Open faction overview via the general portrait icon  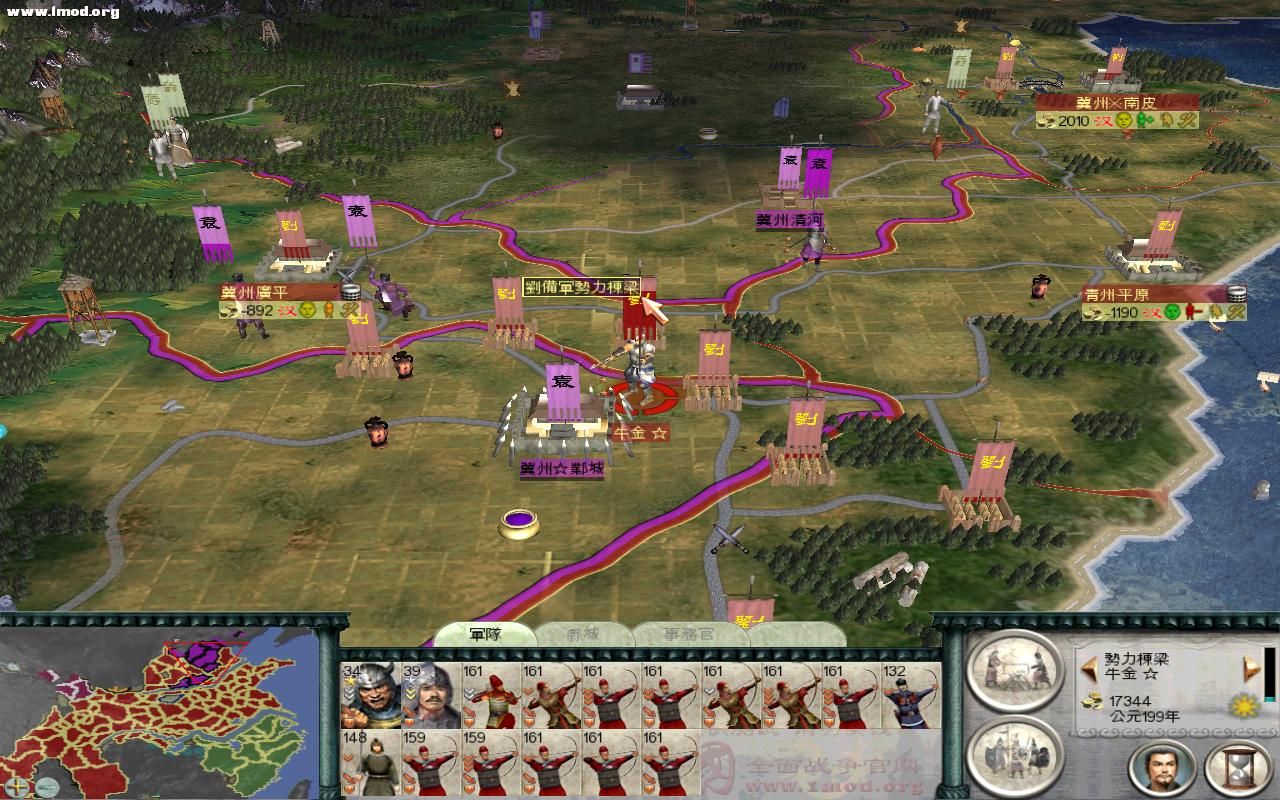pos(1164,768)
